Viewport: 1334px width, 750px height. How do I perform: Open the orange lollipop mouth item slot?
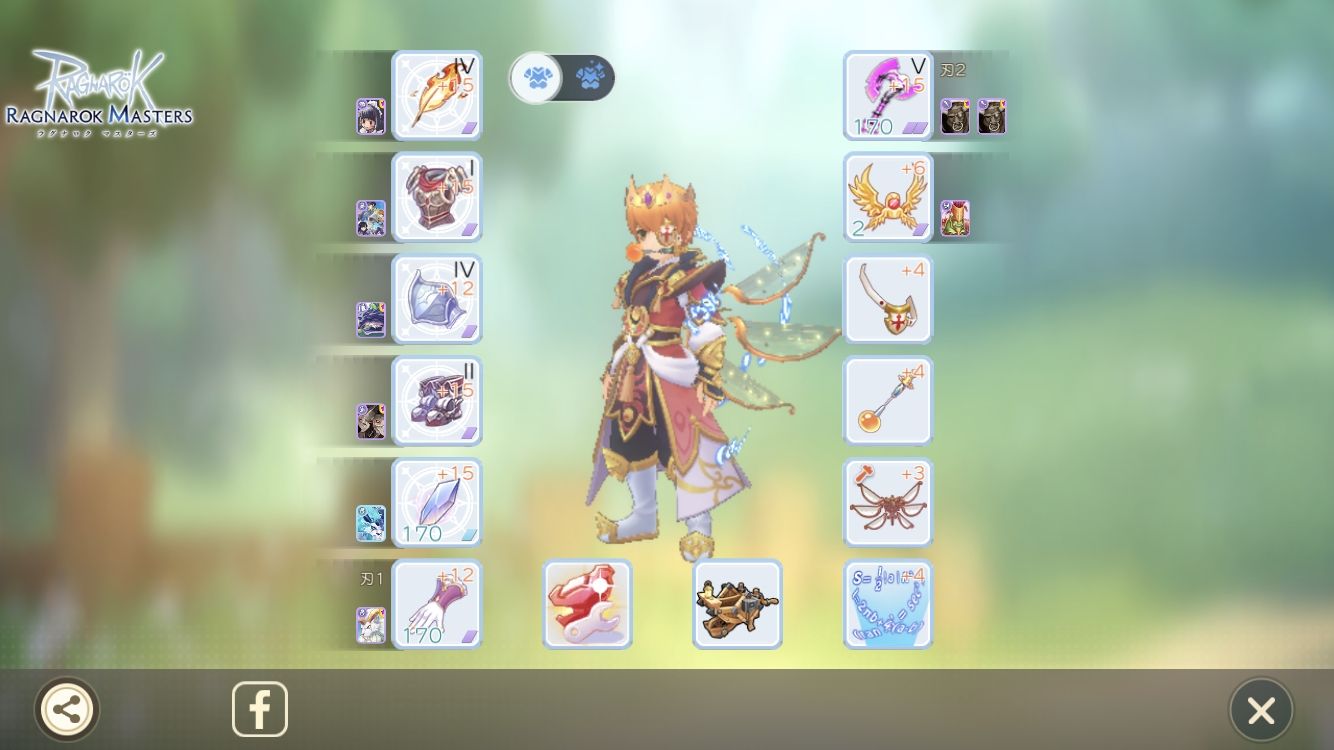pyautogui.click(x=888, y=401)
